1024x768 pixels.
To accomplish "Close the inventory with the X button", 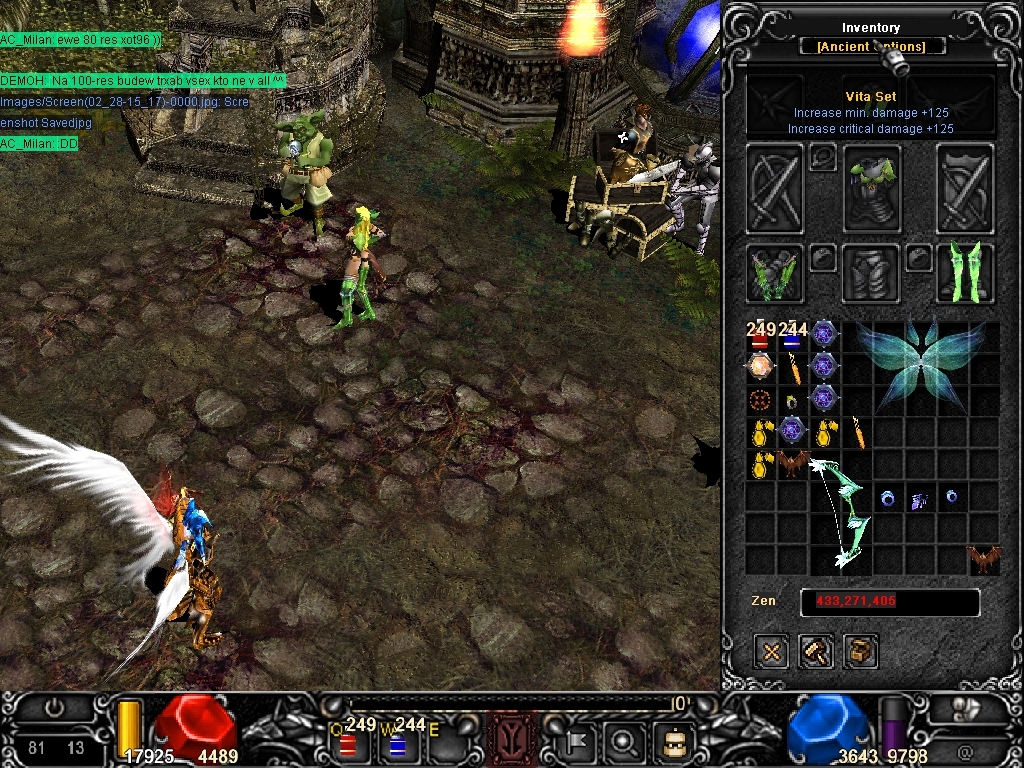I will click(x=772, y=652).
